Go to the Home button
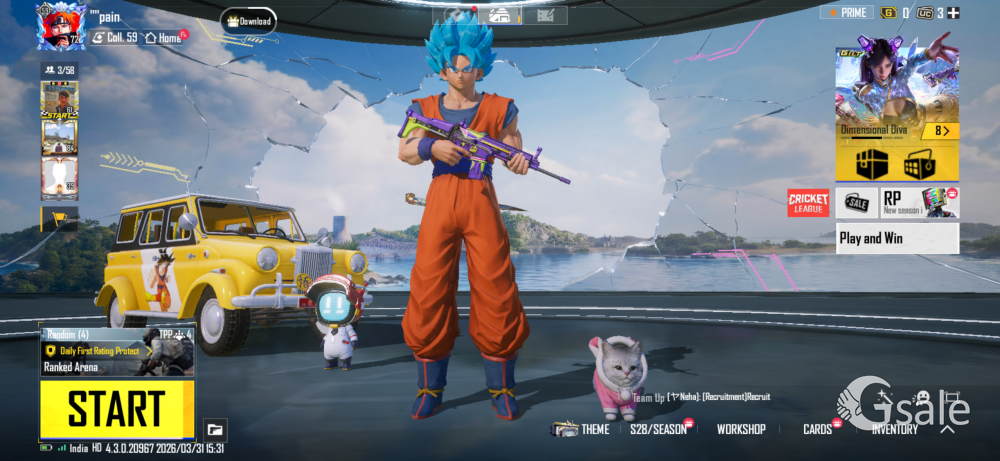 tap(165, 37)
